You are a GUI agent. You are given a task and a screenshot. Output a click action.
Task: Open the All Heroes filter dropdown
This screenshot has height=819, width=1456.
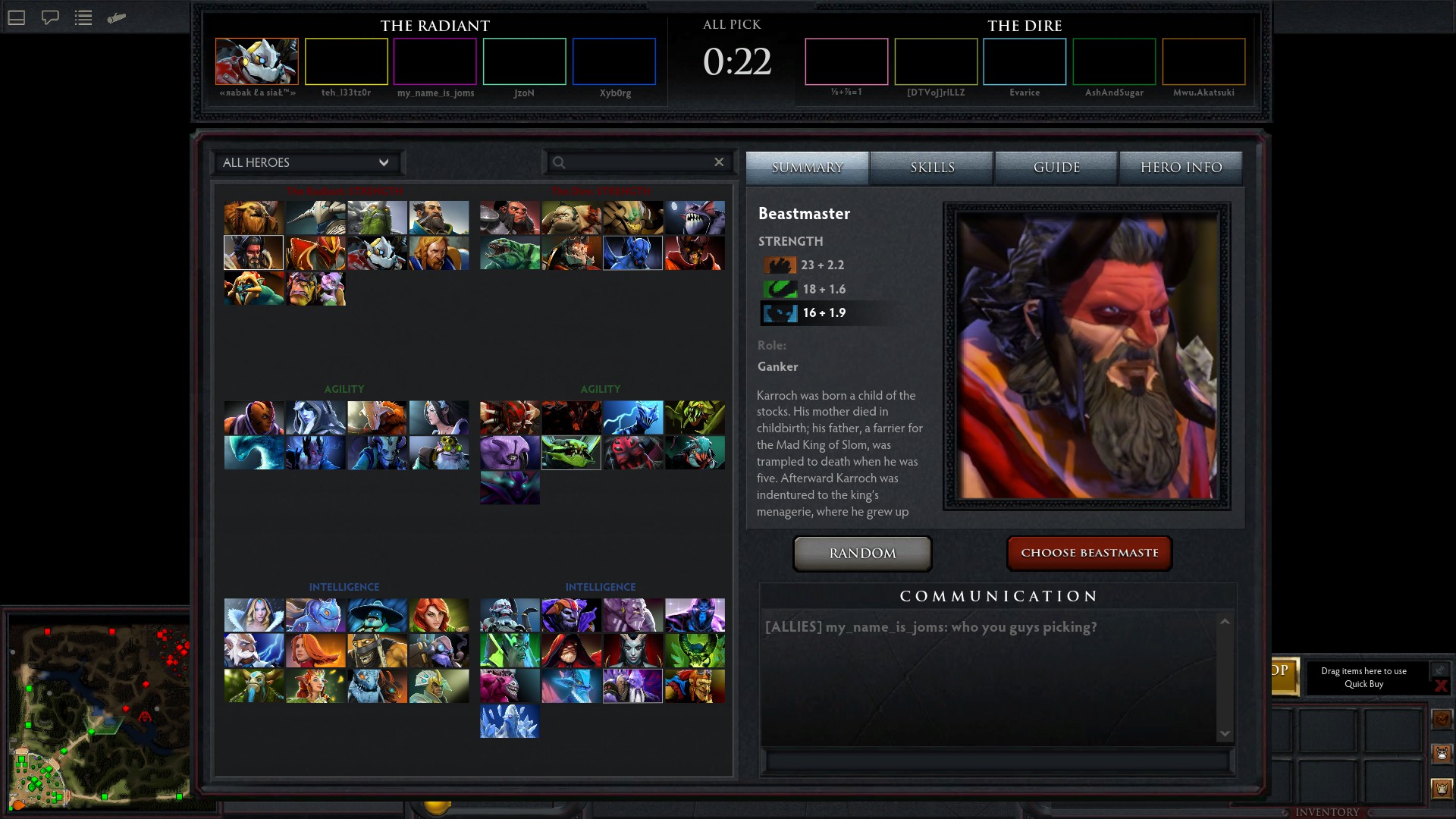point(306,162)
